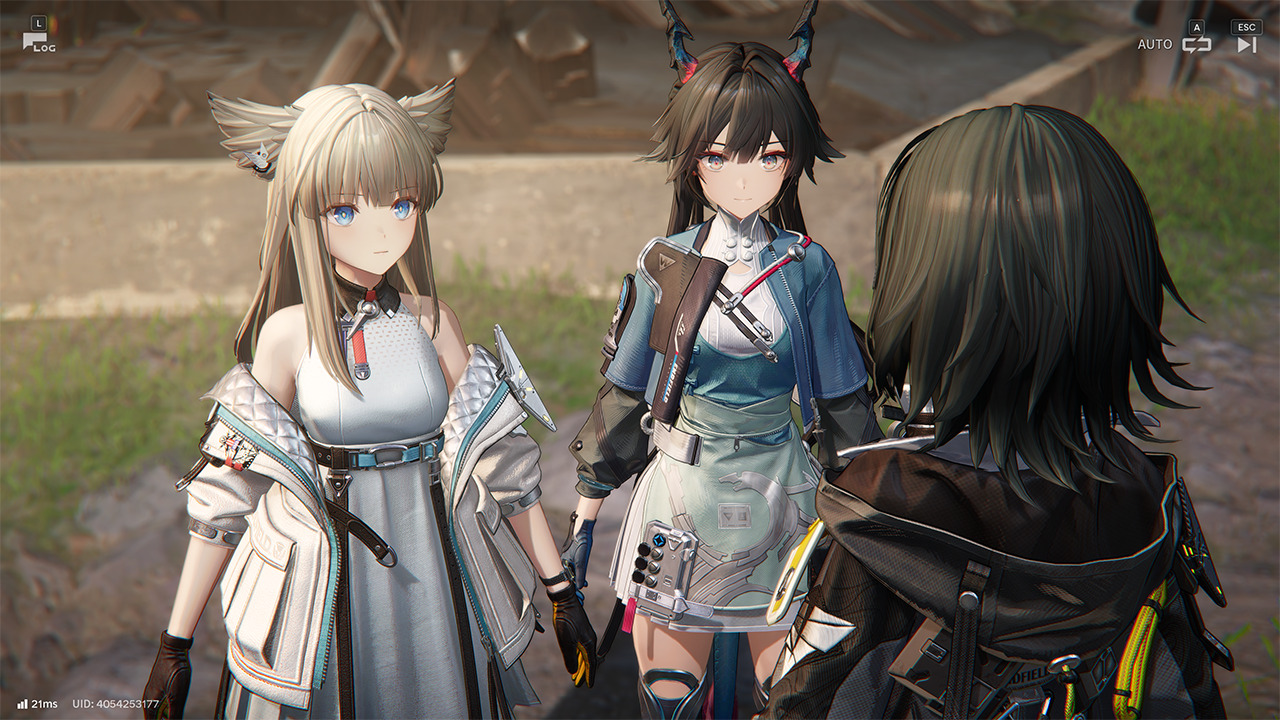Toggle AUTO dialogue playback
1280x720 pixels.
1196,44
